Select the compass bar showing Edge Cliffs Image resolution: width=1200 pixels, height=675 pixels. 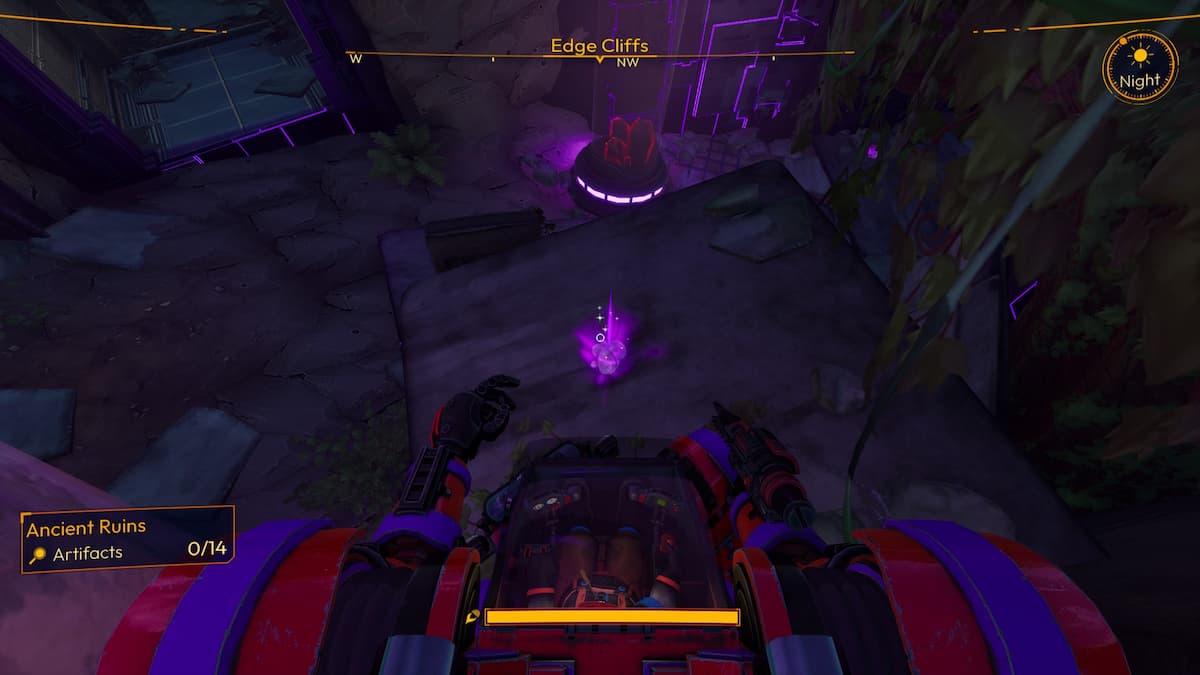[599, 53]
